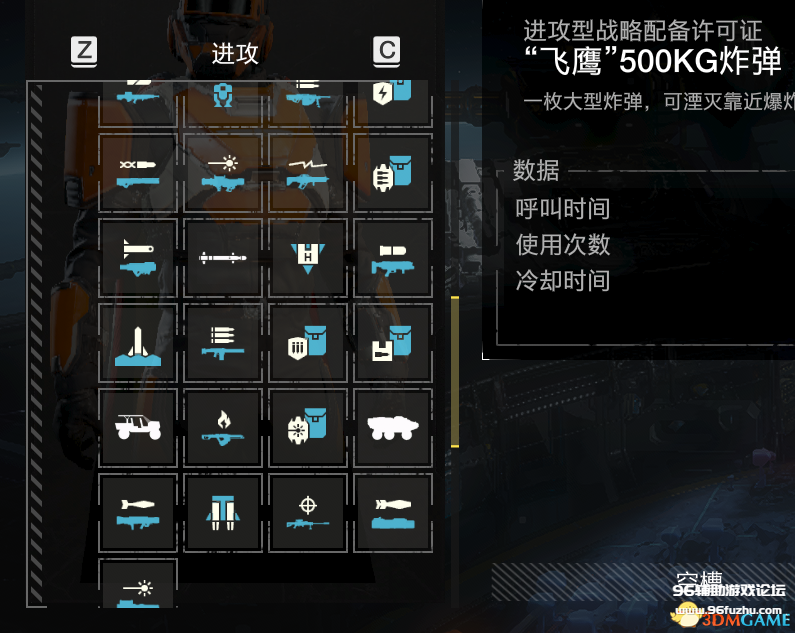This screenshot has width=795, height=633.
Task: Select the arc lightning gun stratagem
Action: click(x=307, y=173)
